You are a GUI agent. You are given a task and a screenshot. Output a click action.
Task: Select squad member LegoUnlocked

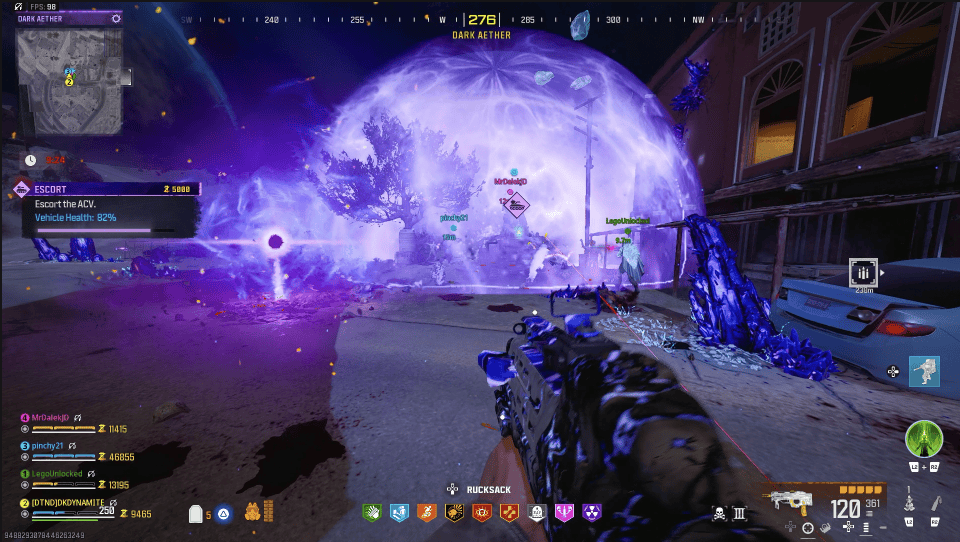tap(54, 473)
